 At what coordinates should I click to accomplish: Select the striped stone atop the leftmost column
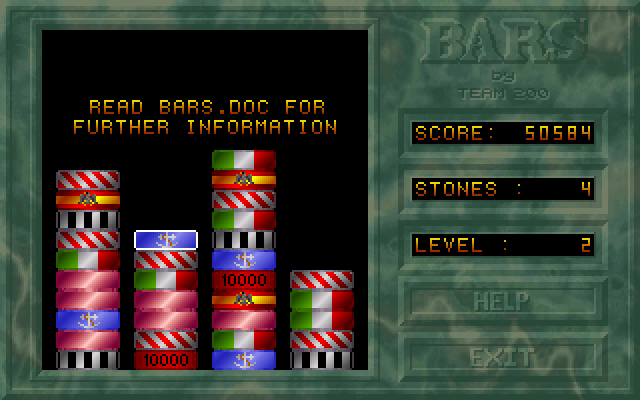coord(88,180)
